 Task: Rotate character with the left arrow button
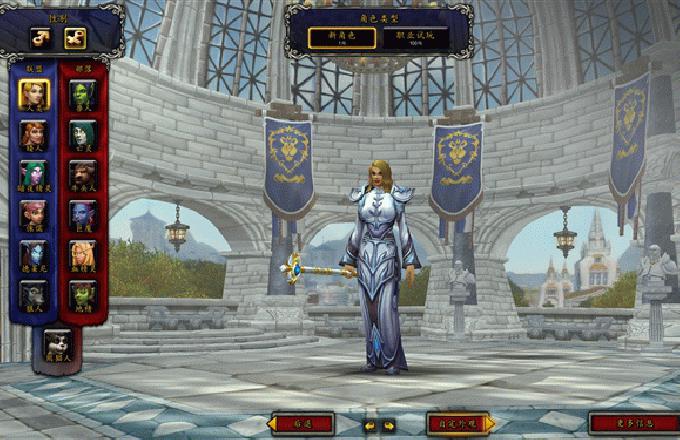368,425
